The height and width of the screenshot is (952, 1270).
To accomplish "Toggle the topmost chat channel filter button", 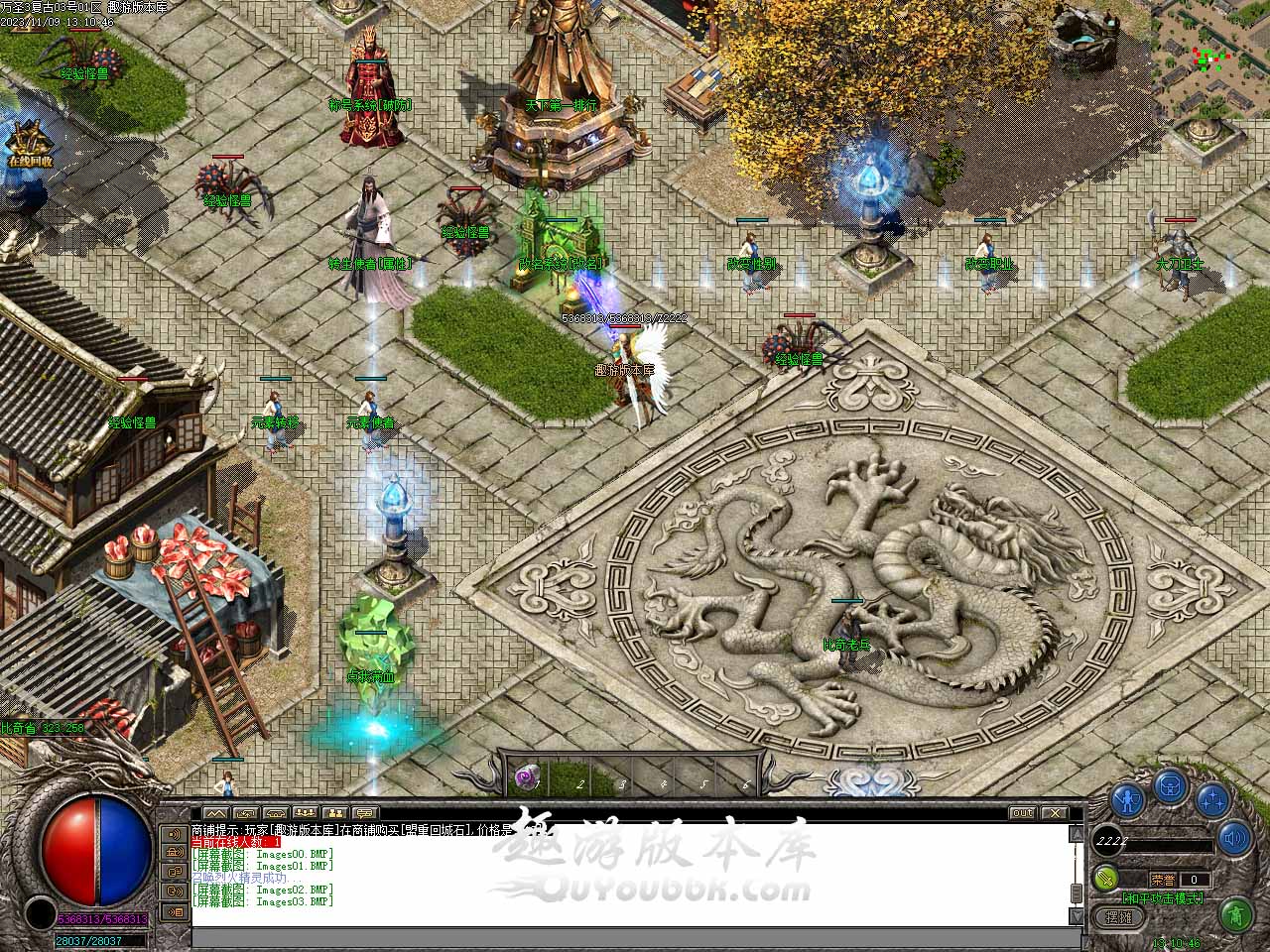I will [x=175, y=834].
